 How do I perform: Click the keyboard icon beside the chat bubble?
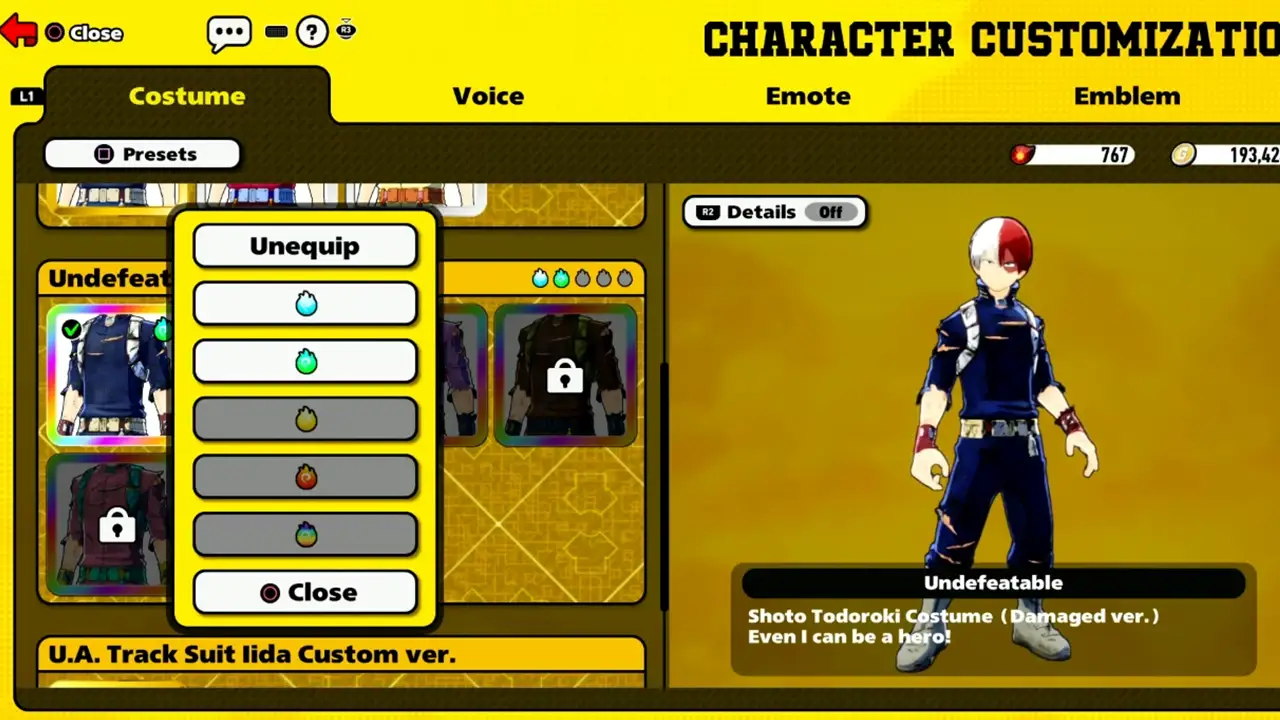click(x=276, y=31)
